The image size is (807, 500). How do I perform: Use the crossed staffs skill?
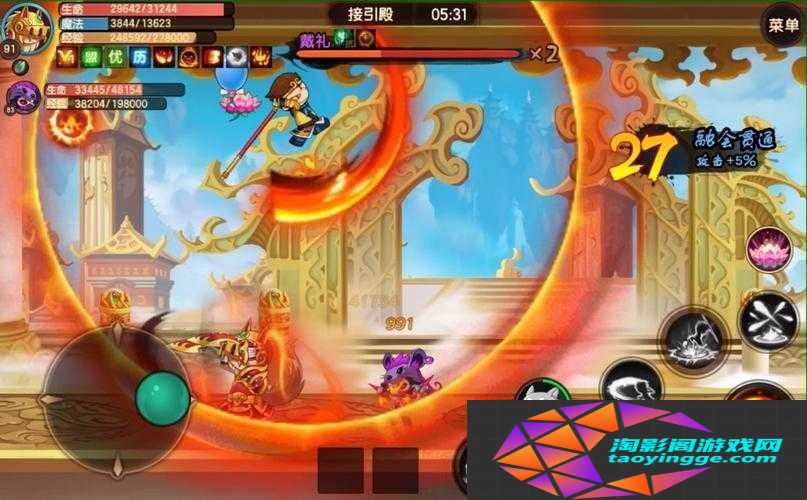(x=767, y=320)
